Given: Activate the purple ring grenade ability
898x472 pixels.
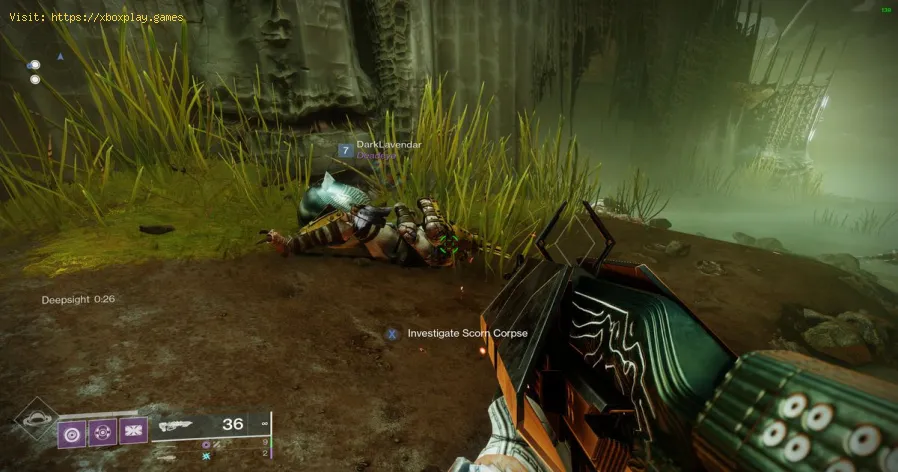Looking at the screenshot, I should point(72,432).
